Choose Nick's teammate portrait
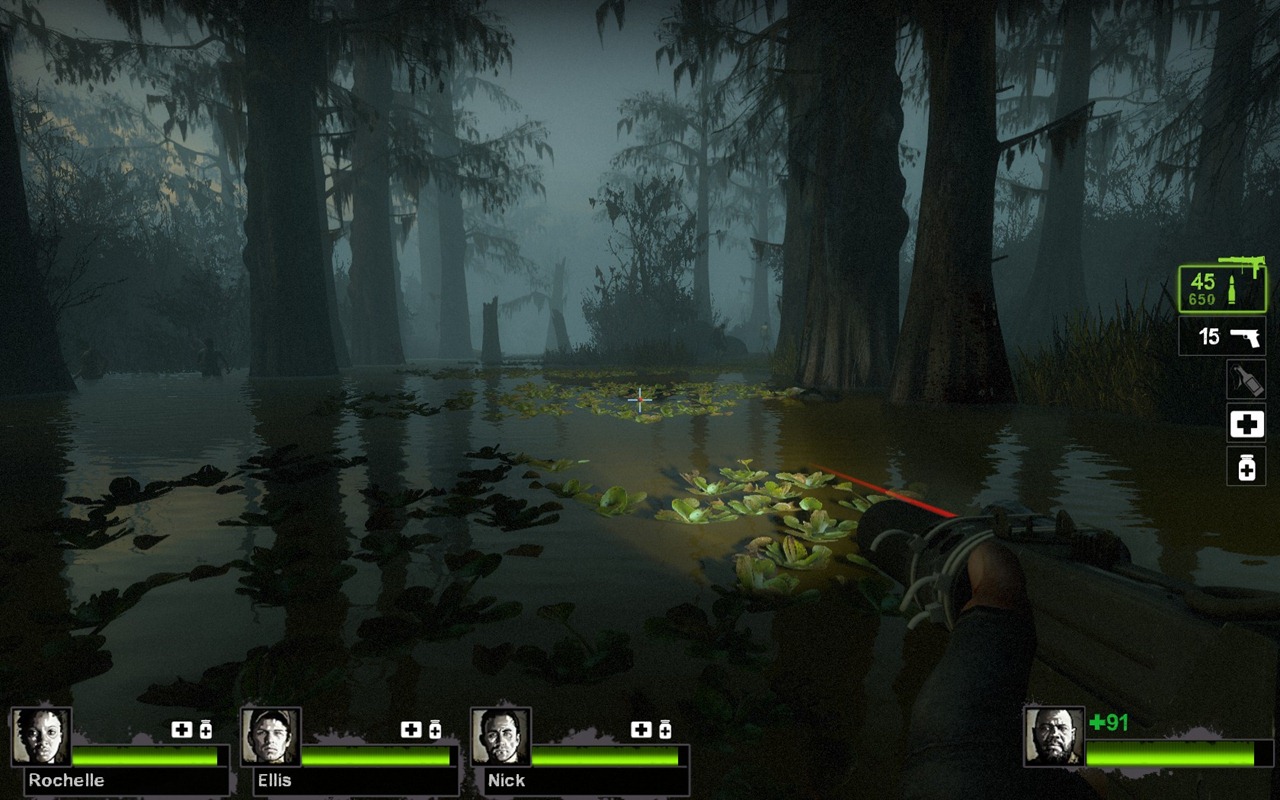Viewport: 1280px width, 800px height. coord(501,737)
